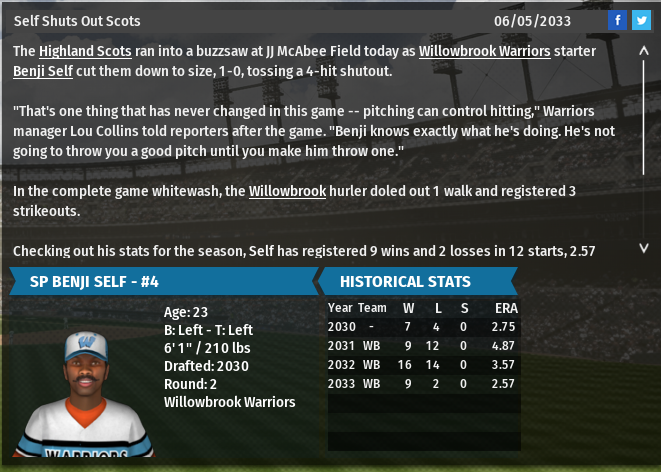Select the 2033 season stats row
This screenshot has height=472, width=661.
click(424, 383)
